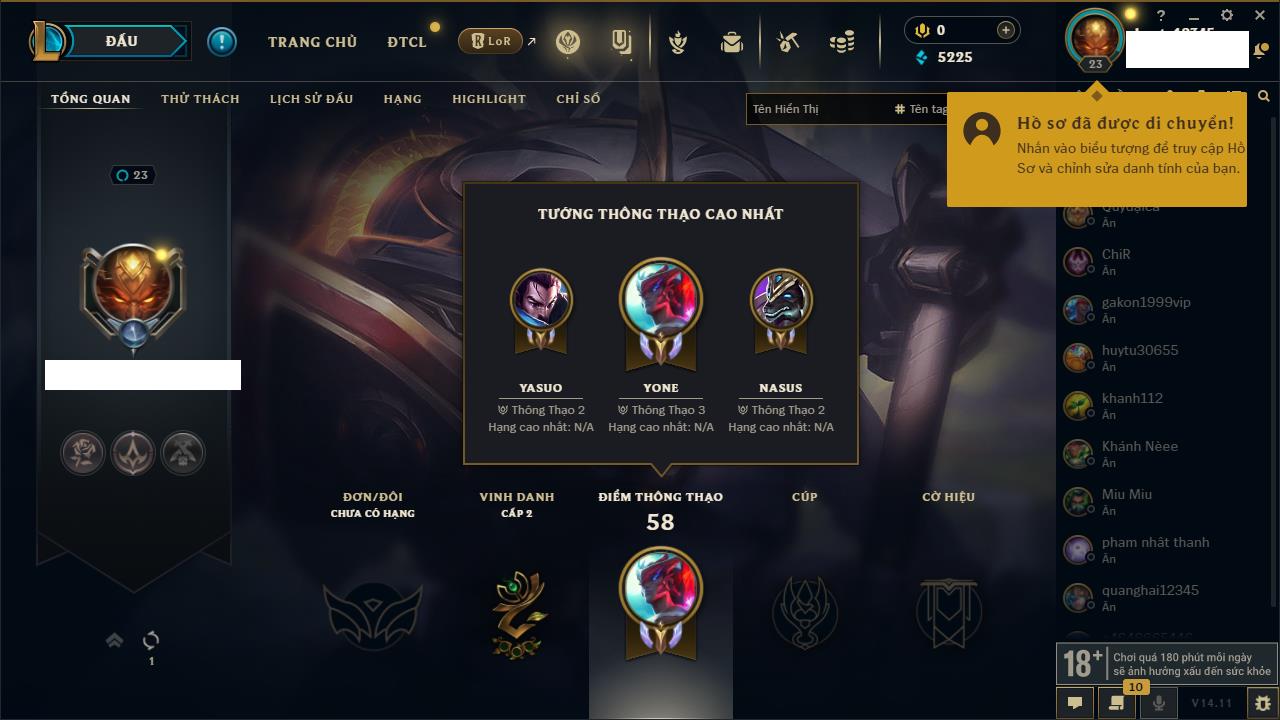Select the Nasus mastery champion
1280x720 pixels.
coord(781,300)
